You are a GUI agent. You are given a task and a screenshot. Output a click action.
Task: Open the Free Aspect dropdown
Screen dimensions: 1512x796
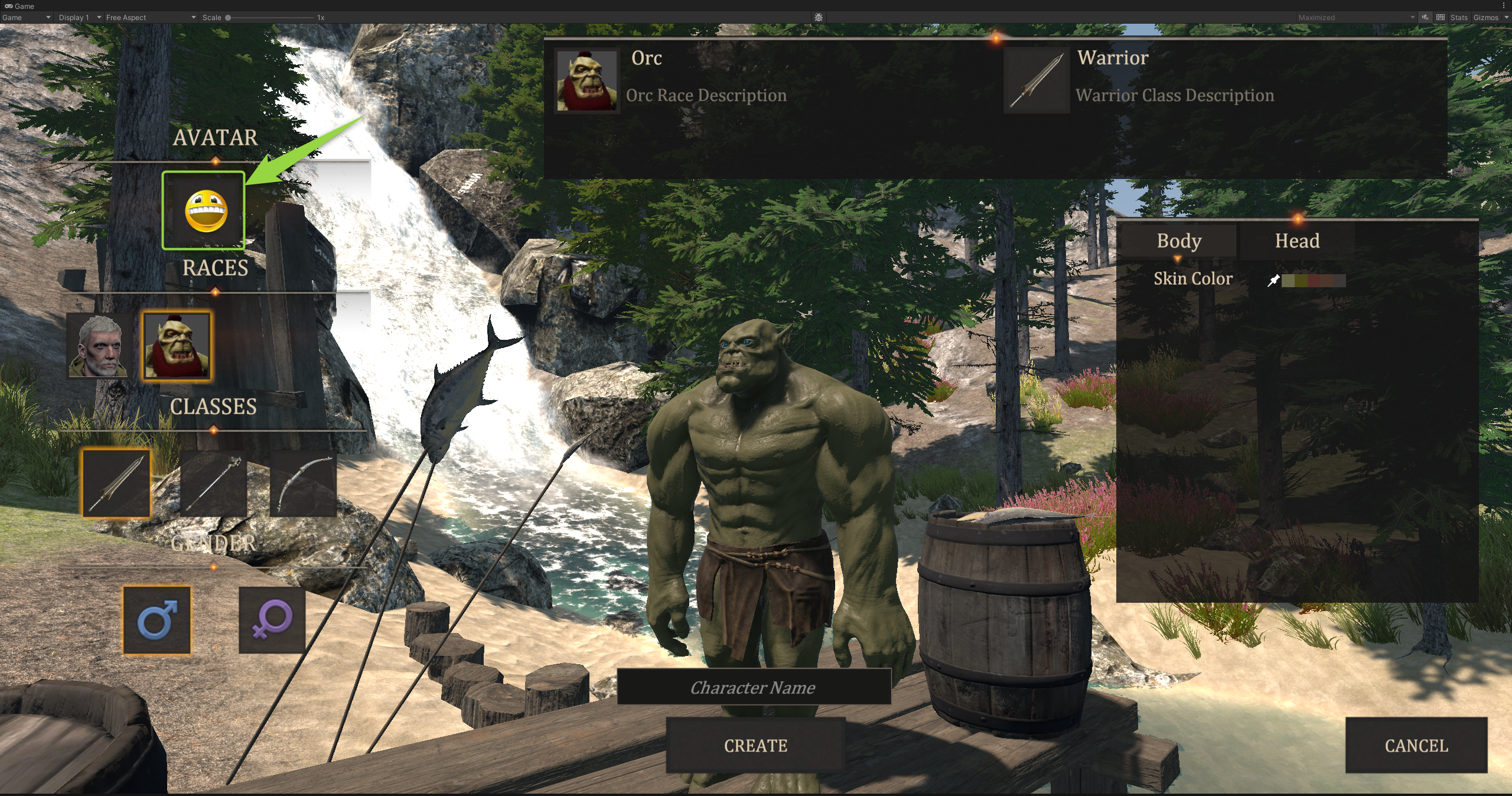[150, 18]
